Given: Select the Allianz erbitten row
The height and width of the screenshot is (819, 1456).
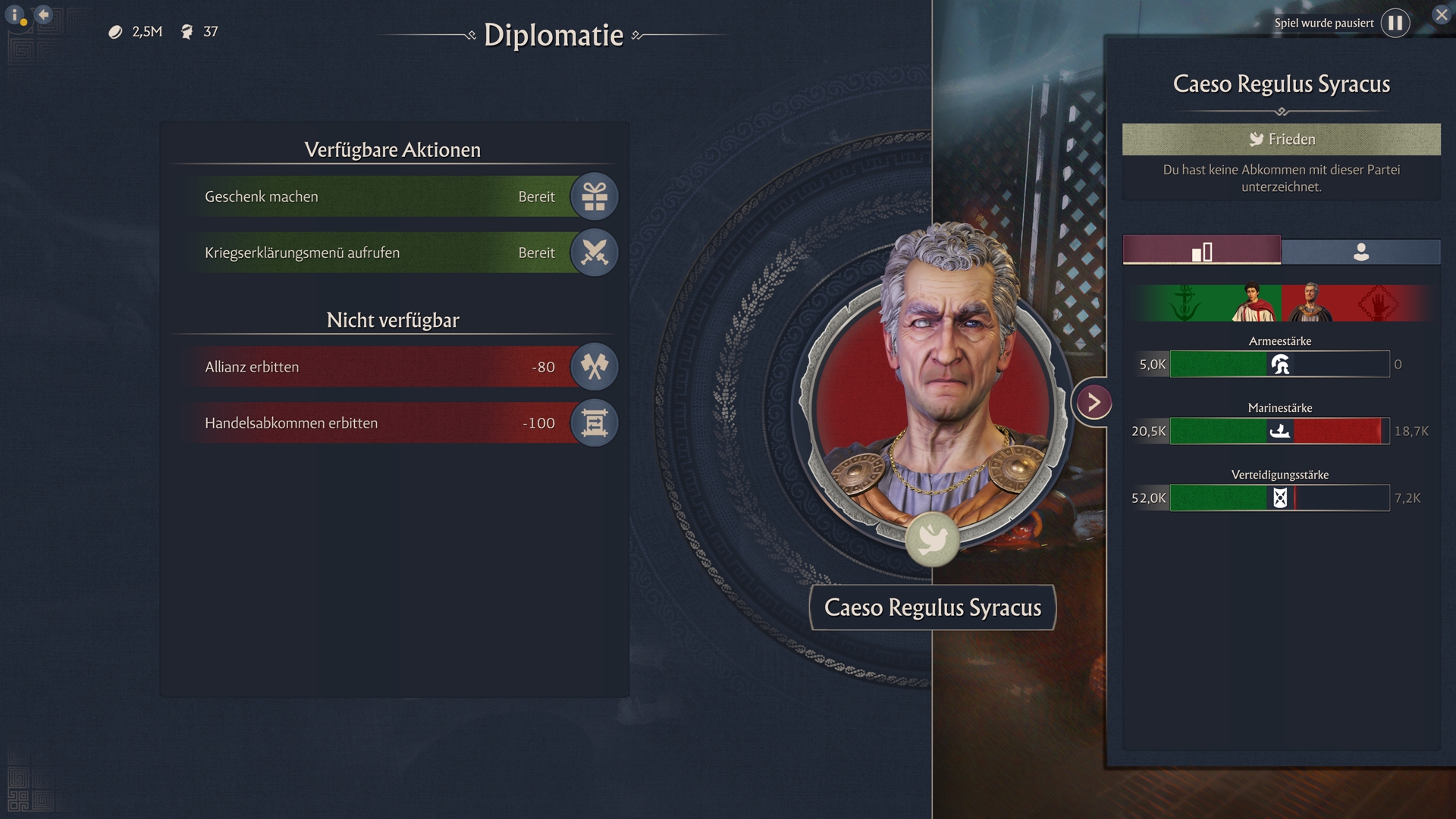Looking at the screenshot, I should pos(379,367).
